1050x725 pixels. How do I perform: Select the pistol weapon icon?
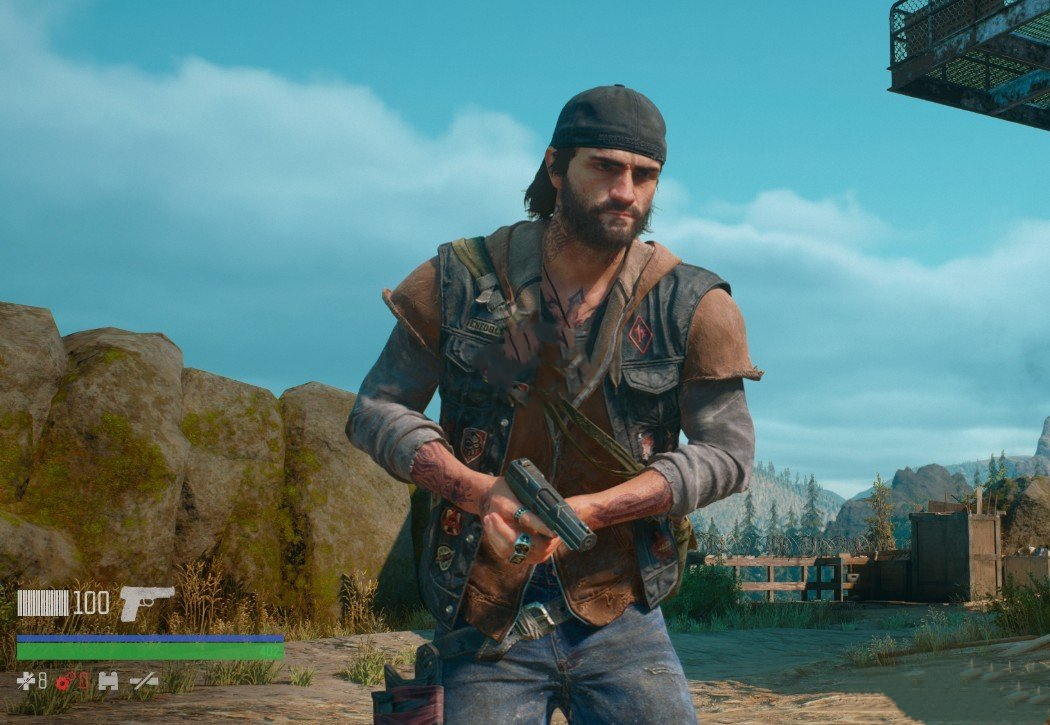coord(146,602)
